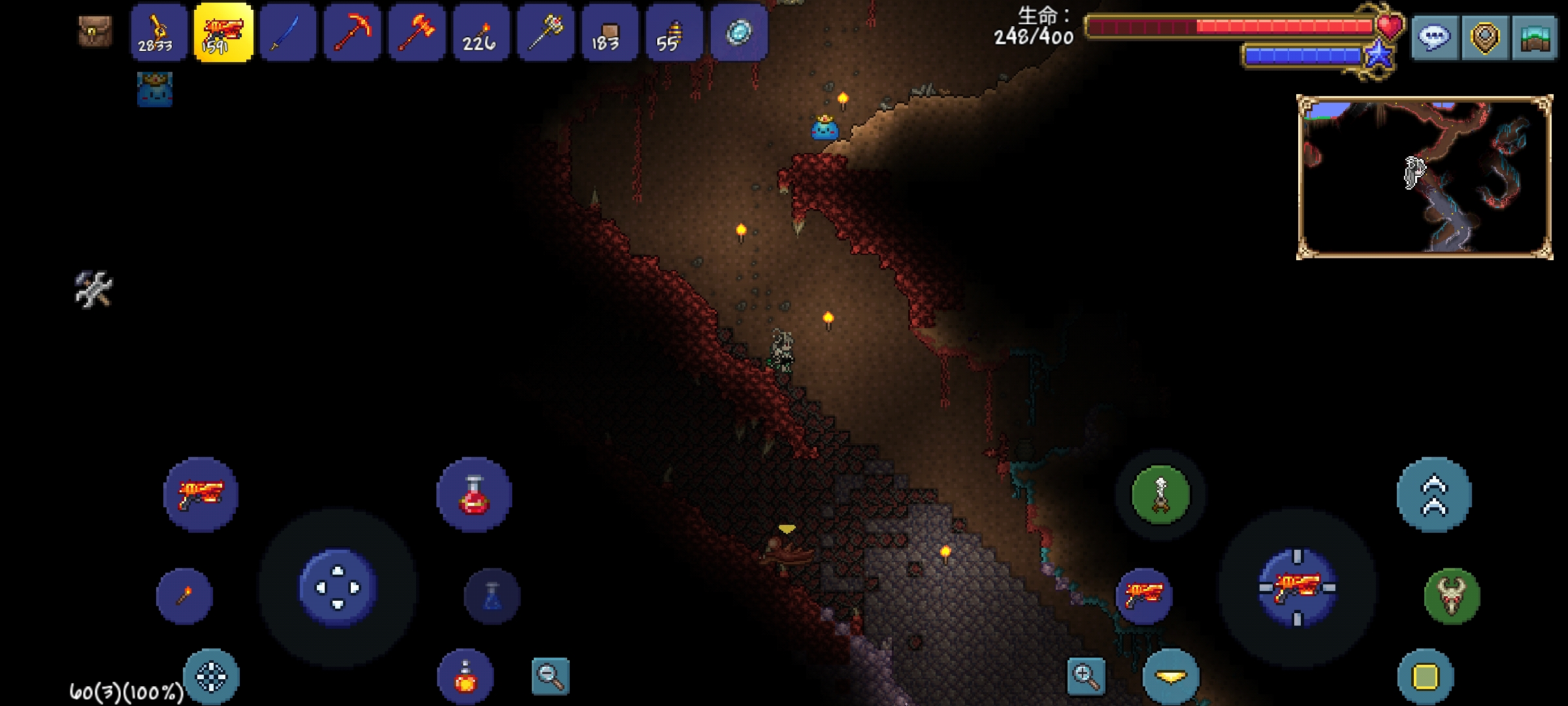Choose the red hamaxe hotbar slot
1568x706 pixels.
416,33
